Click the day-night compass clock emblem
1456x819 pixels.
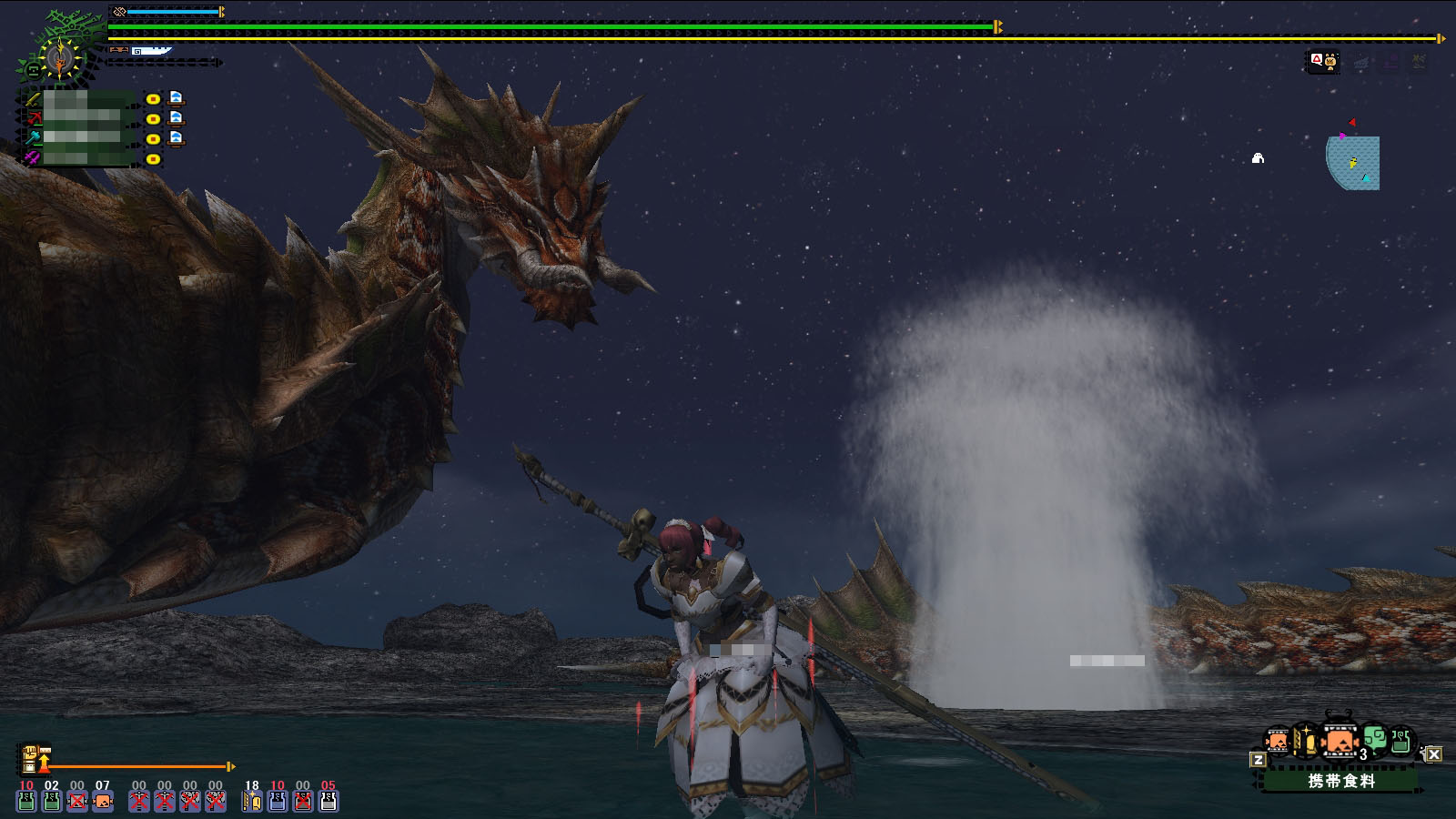tap(60, 58)
